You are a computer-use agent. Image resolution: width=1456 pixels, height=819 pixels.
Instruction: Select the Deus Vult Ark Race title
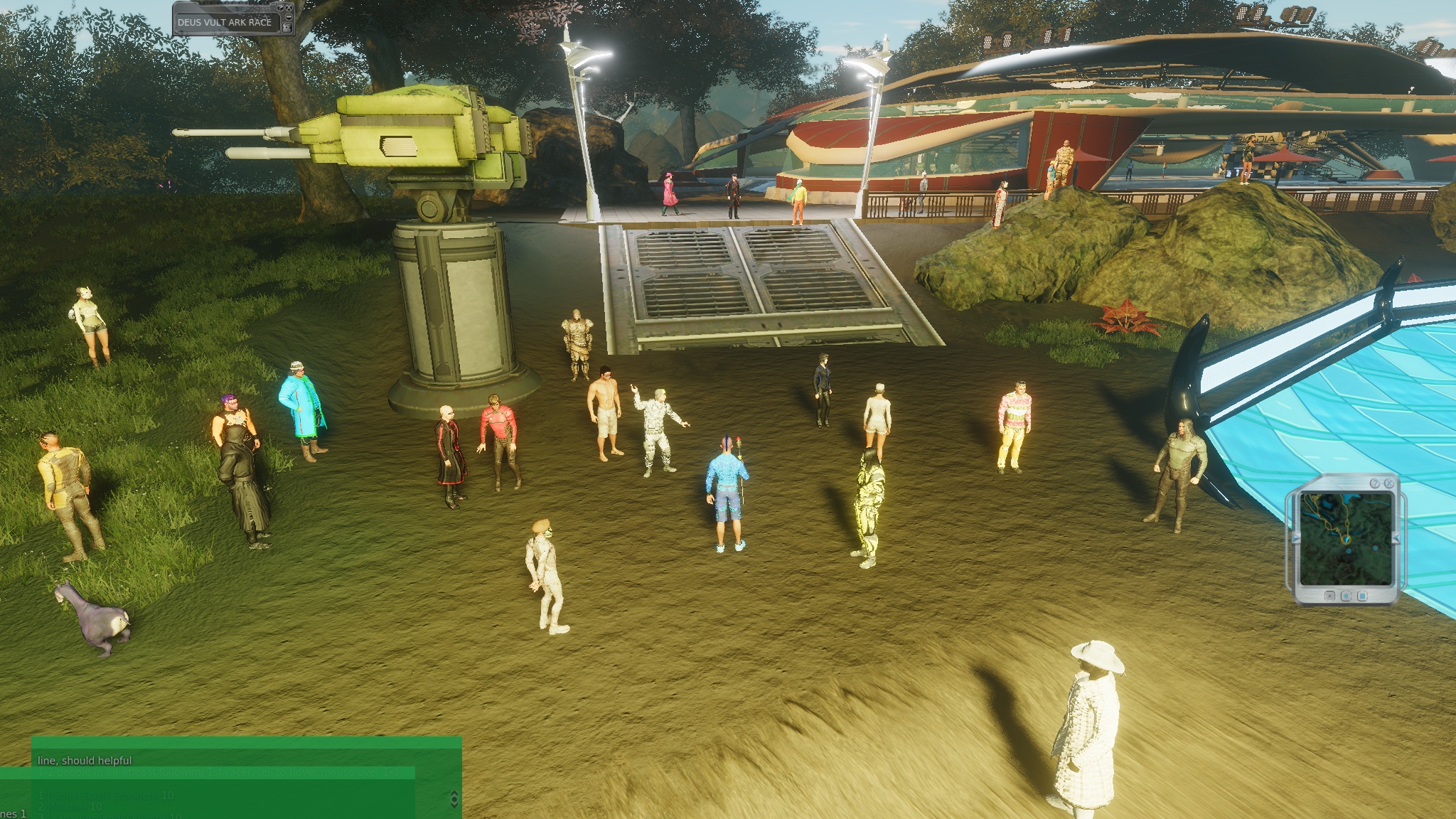[x=225, y=22]
